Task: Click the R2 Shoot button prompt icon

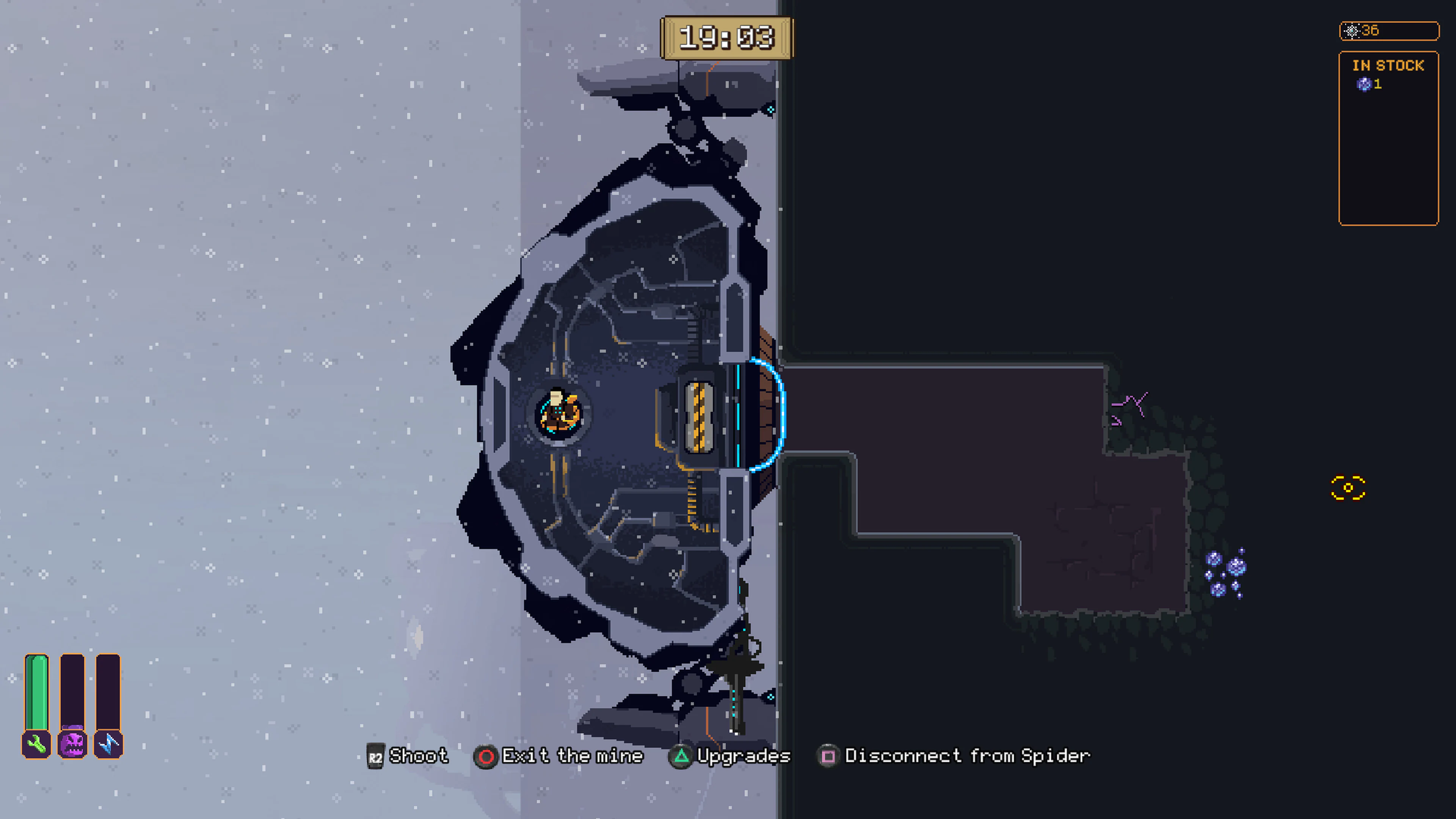Action: tap(376, 756)
